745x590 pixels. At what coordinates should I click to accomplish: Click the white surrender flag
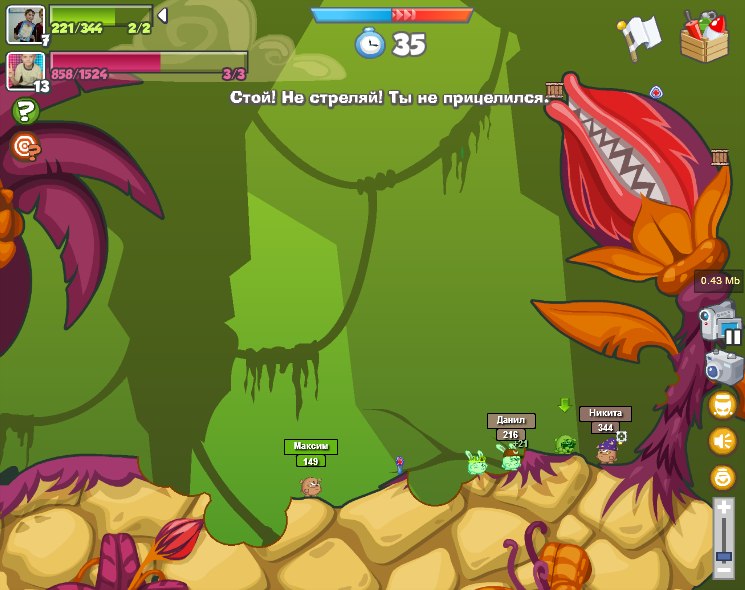(639, 37)
